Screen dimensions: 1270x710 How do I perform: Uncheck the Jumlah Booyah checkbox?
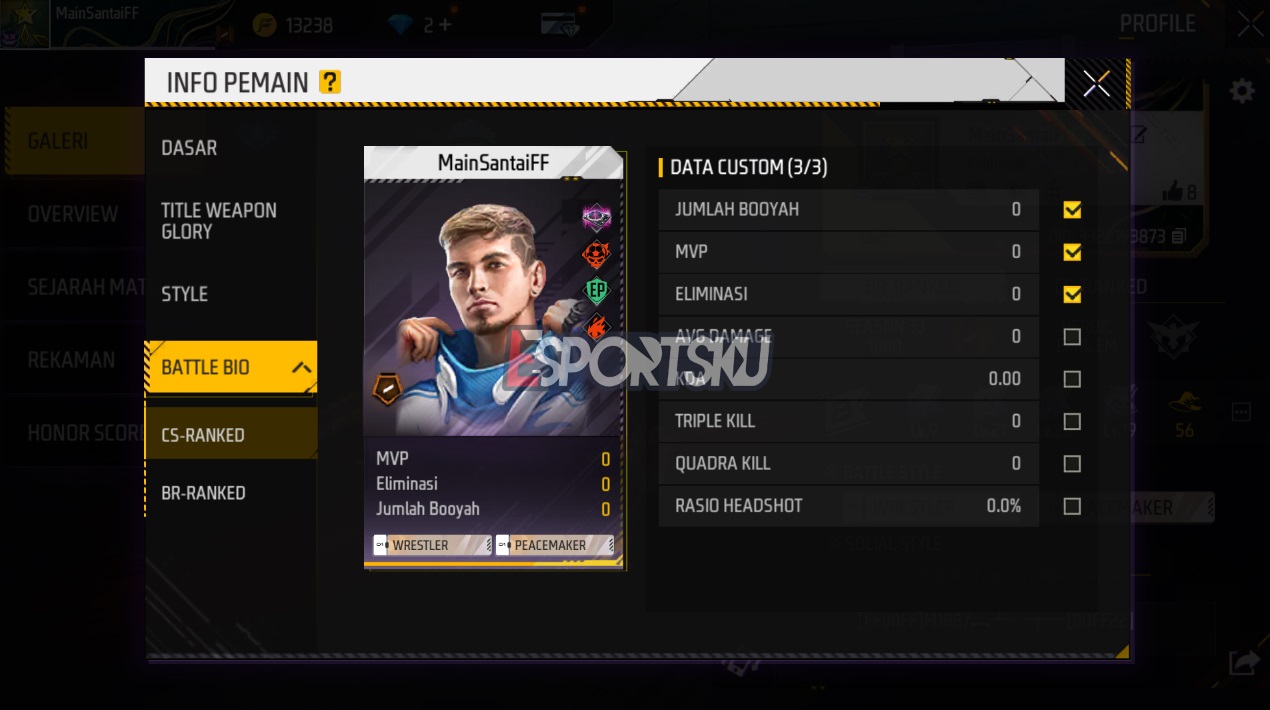(1072, 210)
